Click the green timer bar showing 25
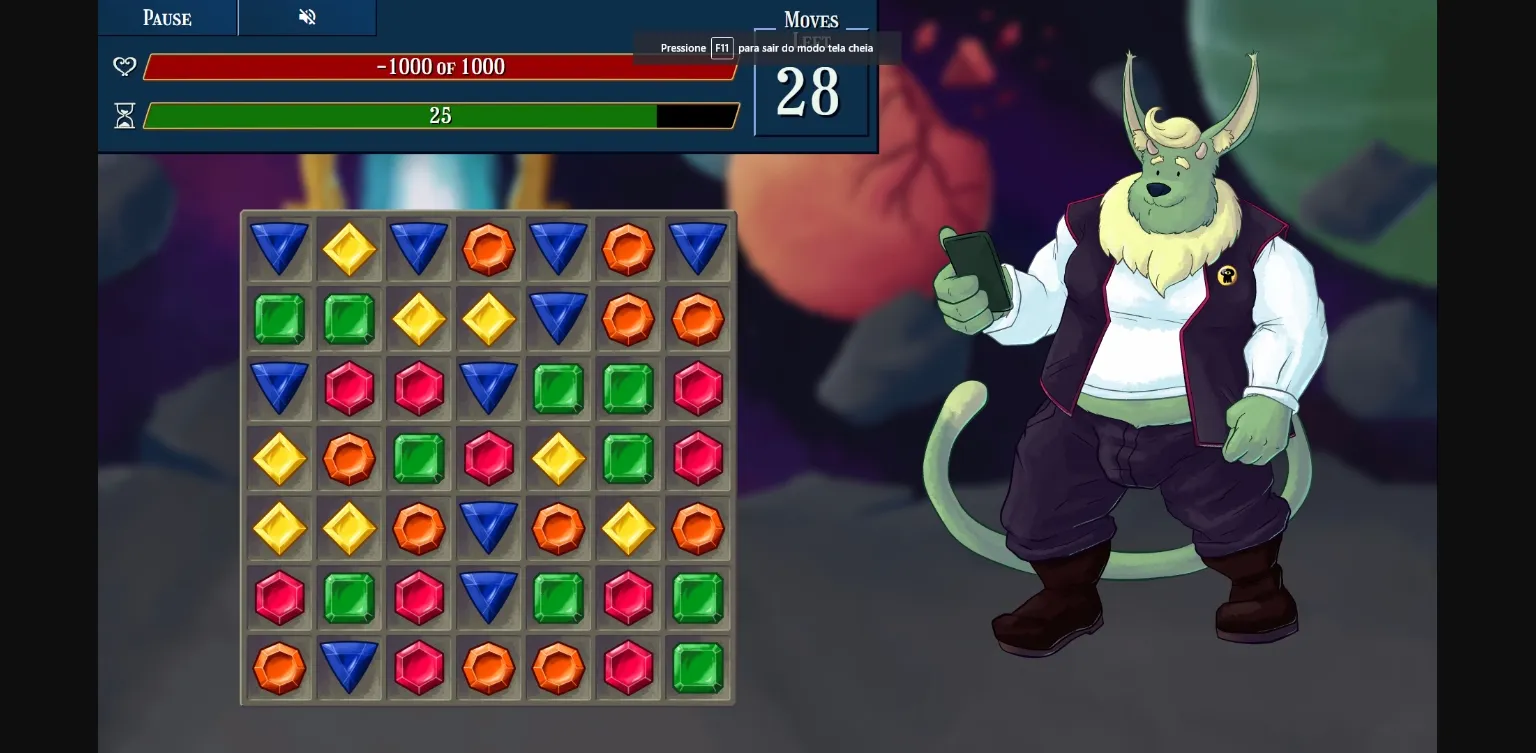 [440, 115]
